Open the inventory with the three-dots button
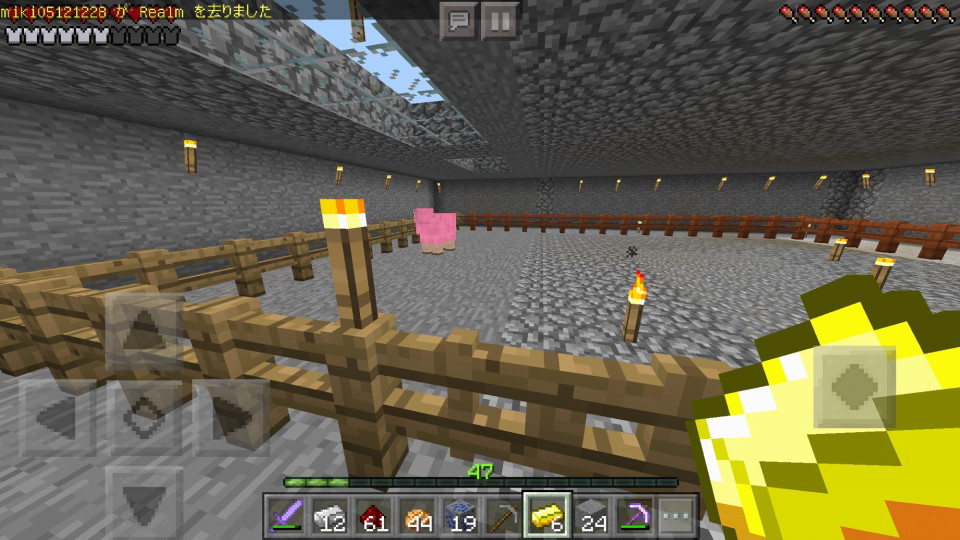This screenshot has height=540, width=960. coord(677,516)
